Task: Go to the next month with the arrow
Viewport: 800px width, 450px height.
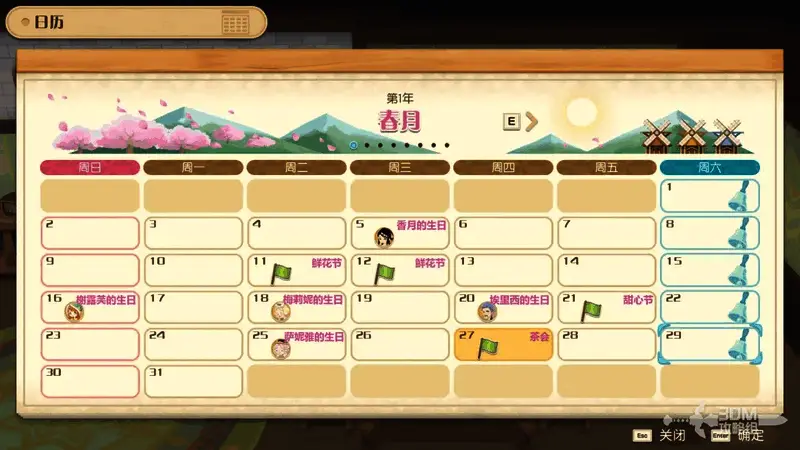Action: point(532,121)
